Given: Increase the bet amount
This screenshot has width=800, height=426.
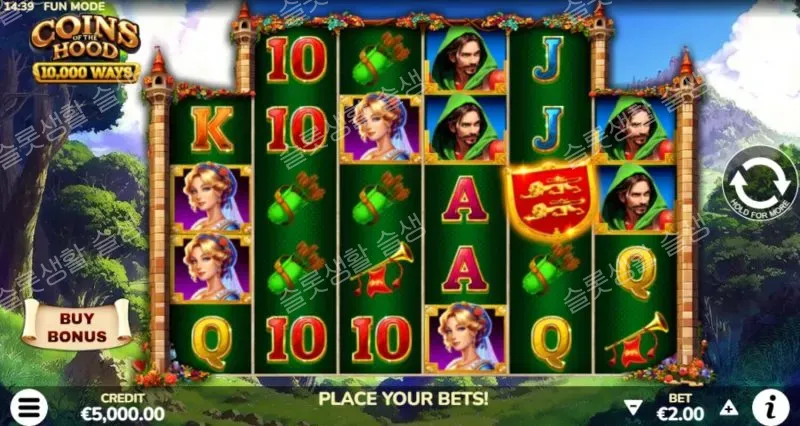Looking at the screenshot, I should tap(729, 408).
